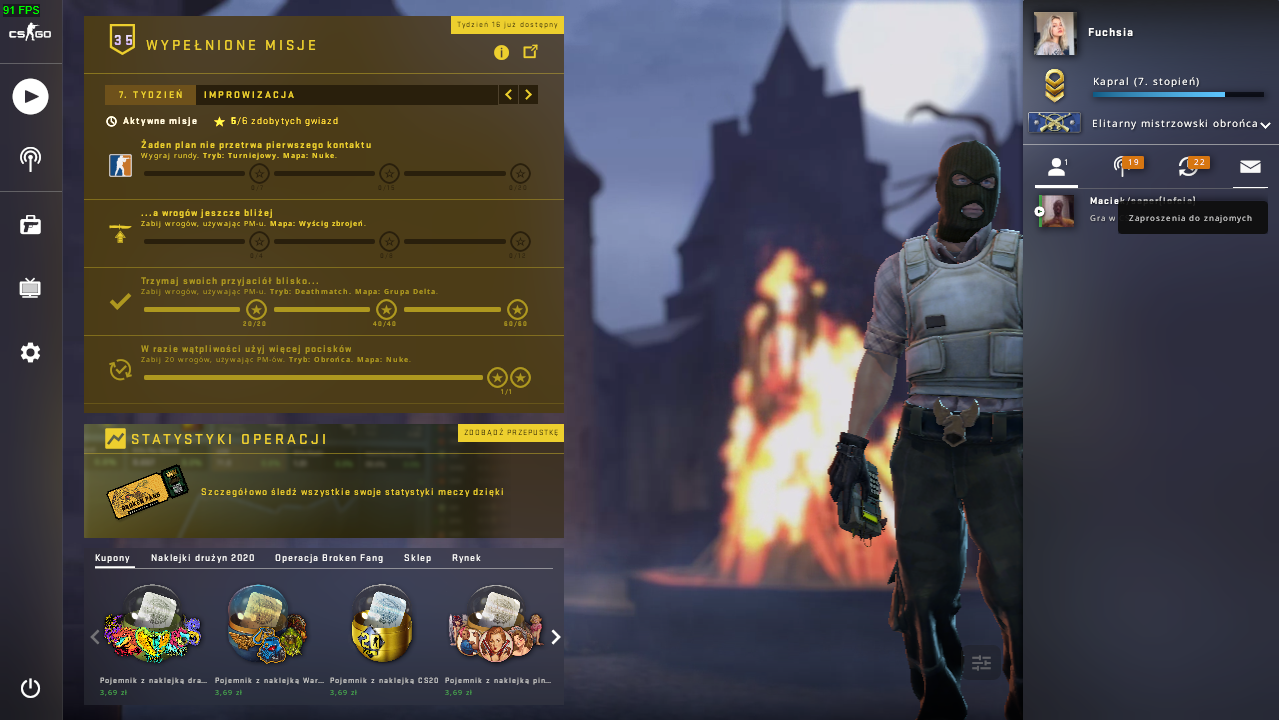
Task: Quit the game with the power icon
Action: 30,688
